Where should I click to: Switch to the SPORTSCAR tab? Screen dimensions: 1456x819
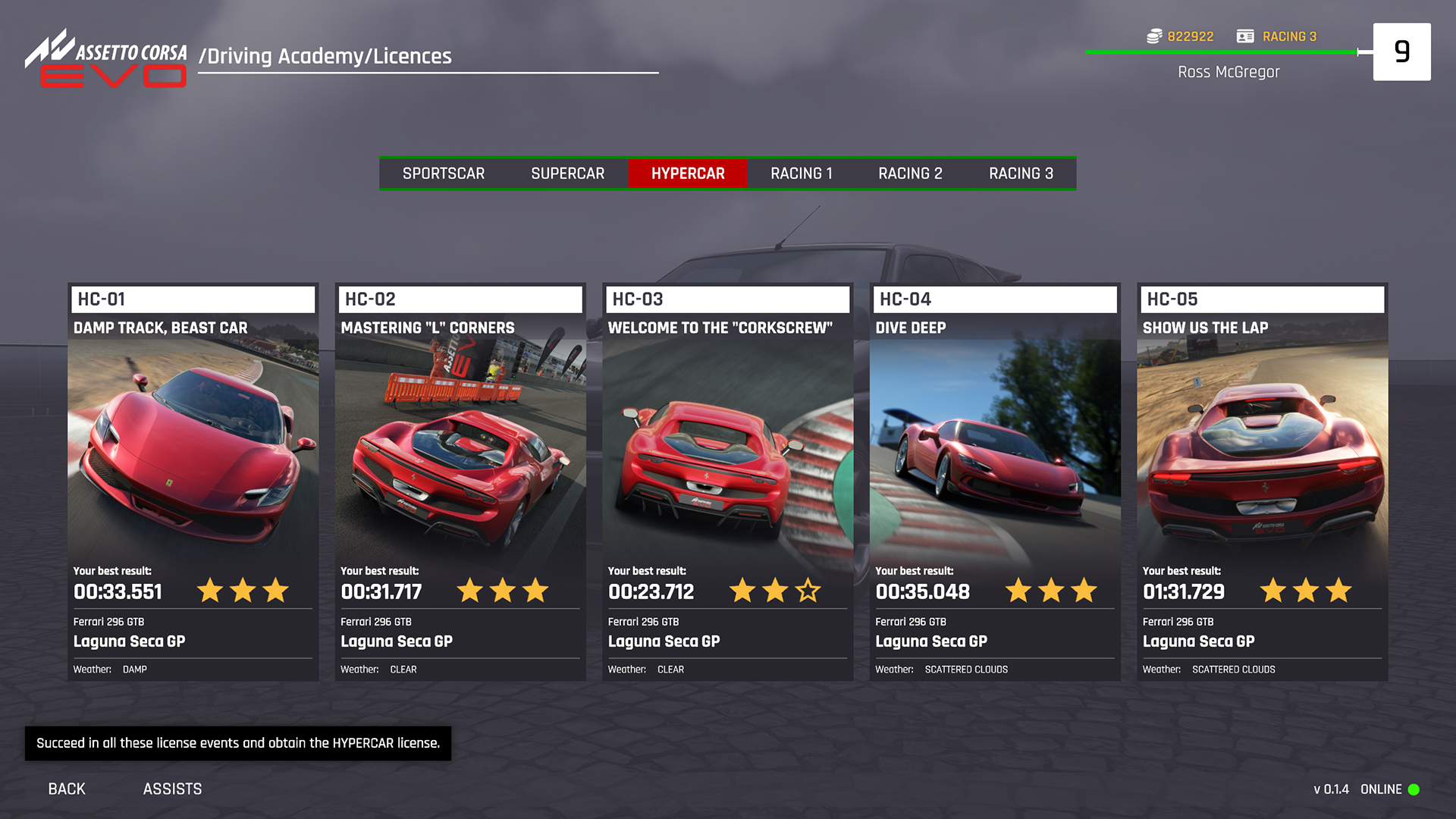click(x=444, y=173)
